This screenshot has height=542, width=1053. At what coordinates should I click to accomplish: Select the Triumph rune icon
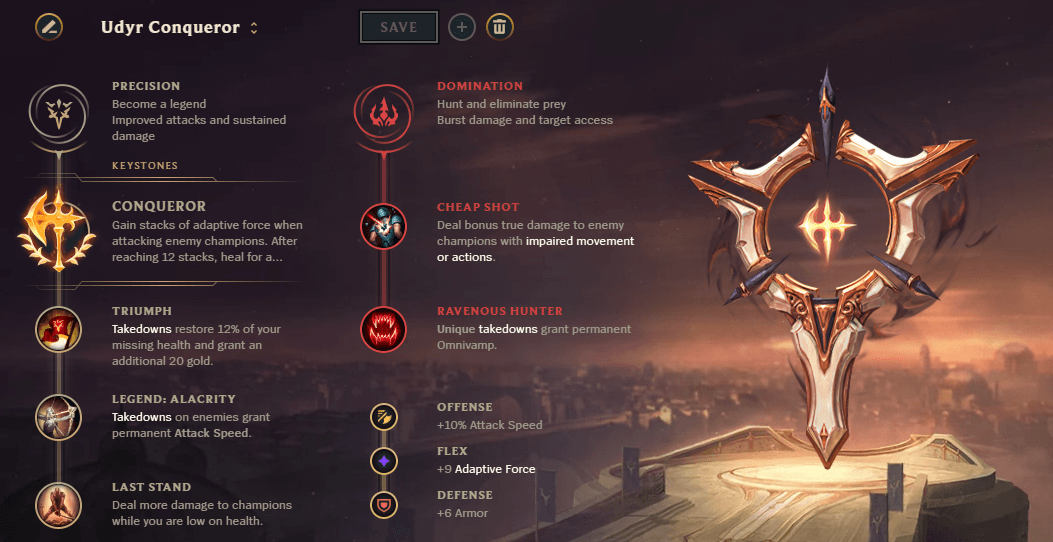pos(58,329)
